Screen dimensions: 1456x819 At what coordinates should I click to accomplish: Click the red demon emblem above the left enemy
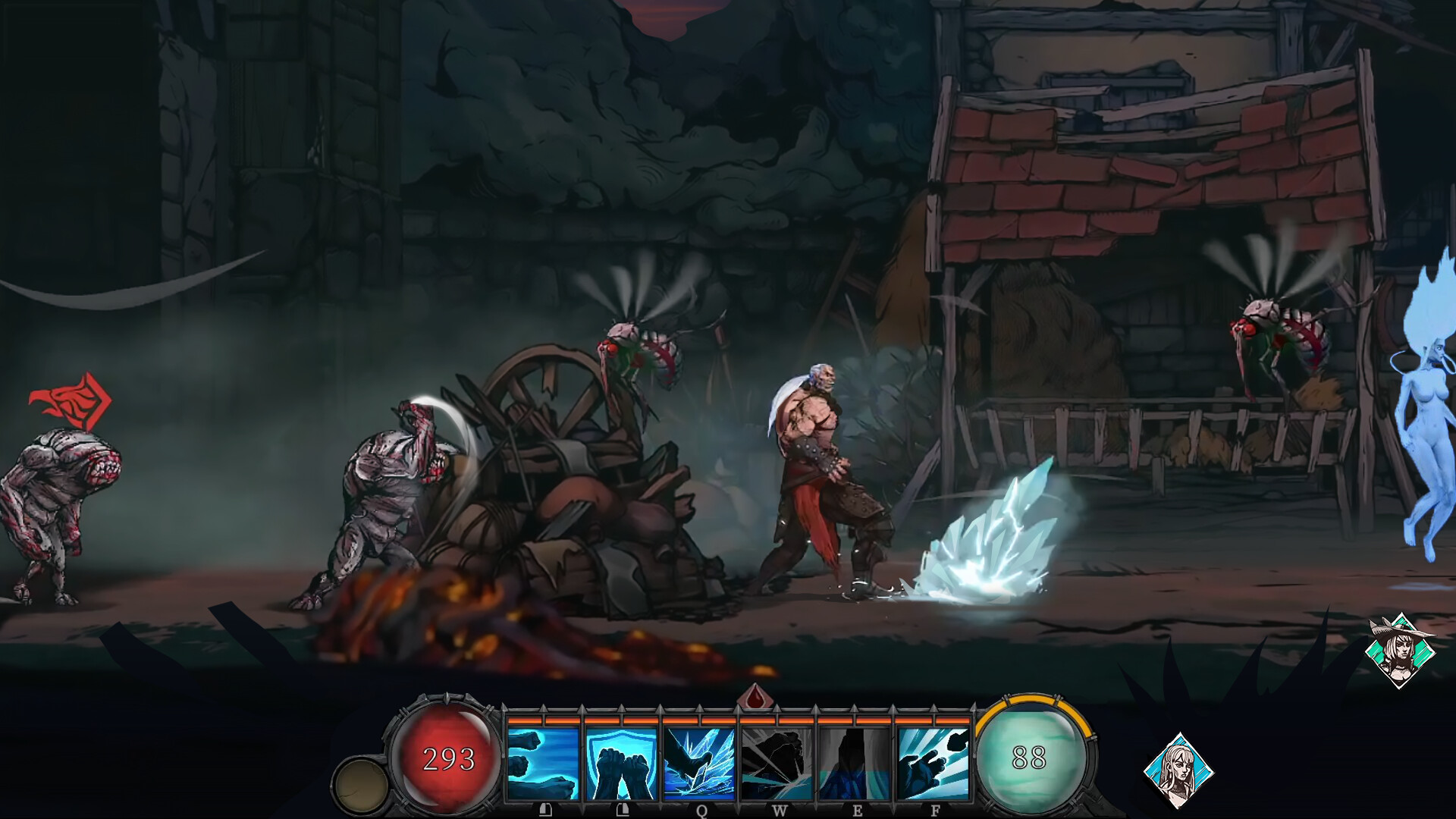click(72, 397)
